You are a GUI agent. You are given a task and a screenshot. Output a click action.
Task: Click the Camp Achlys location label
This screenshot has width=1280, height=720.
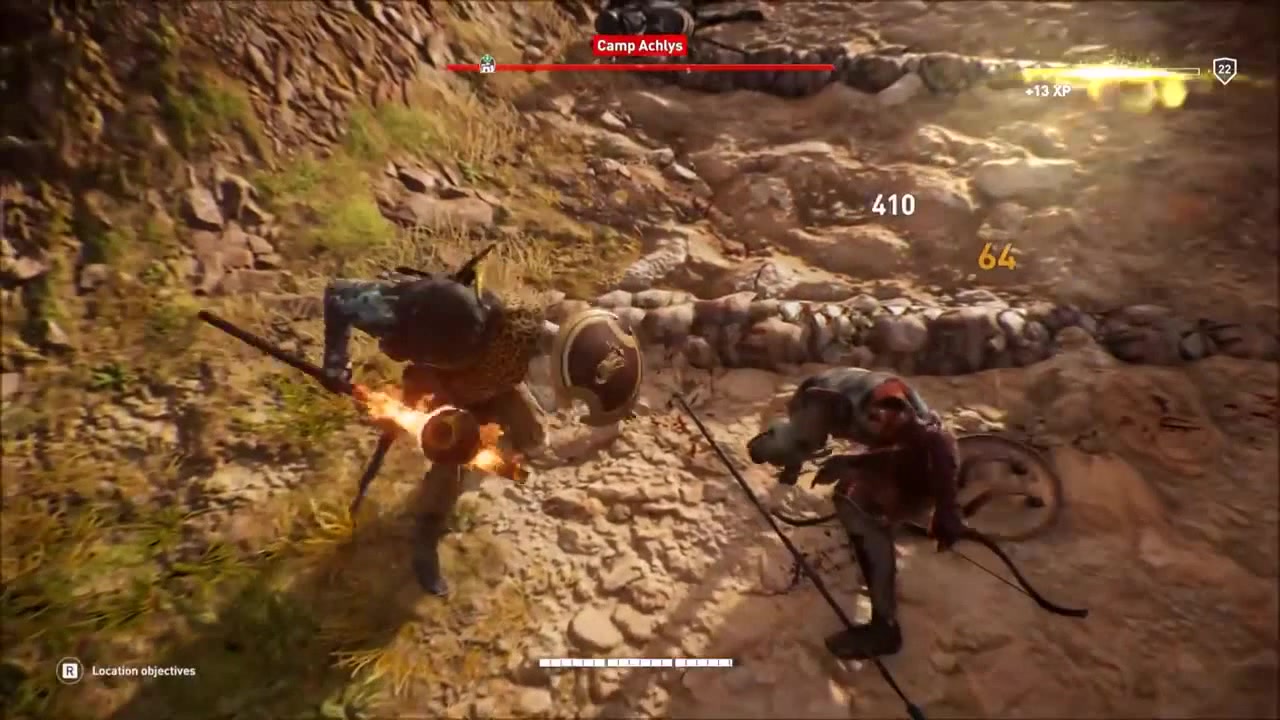[640, 46]
